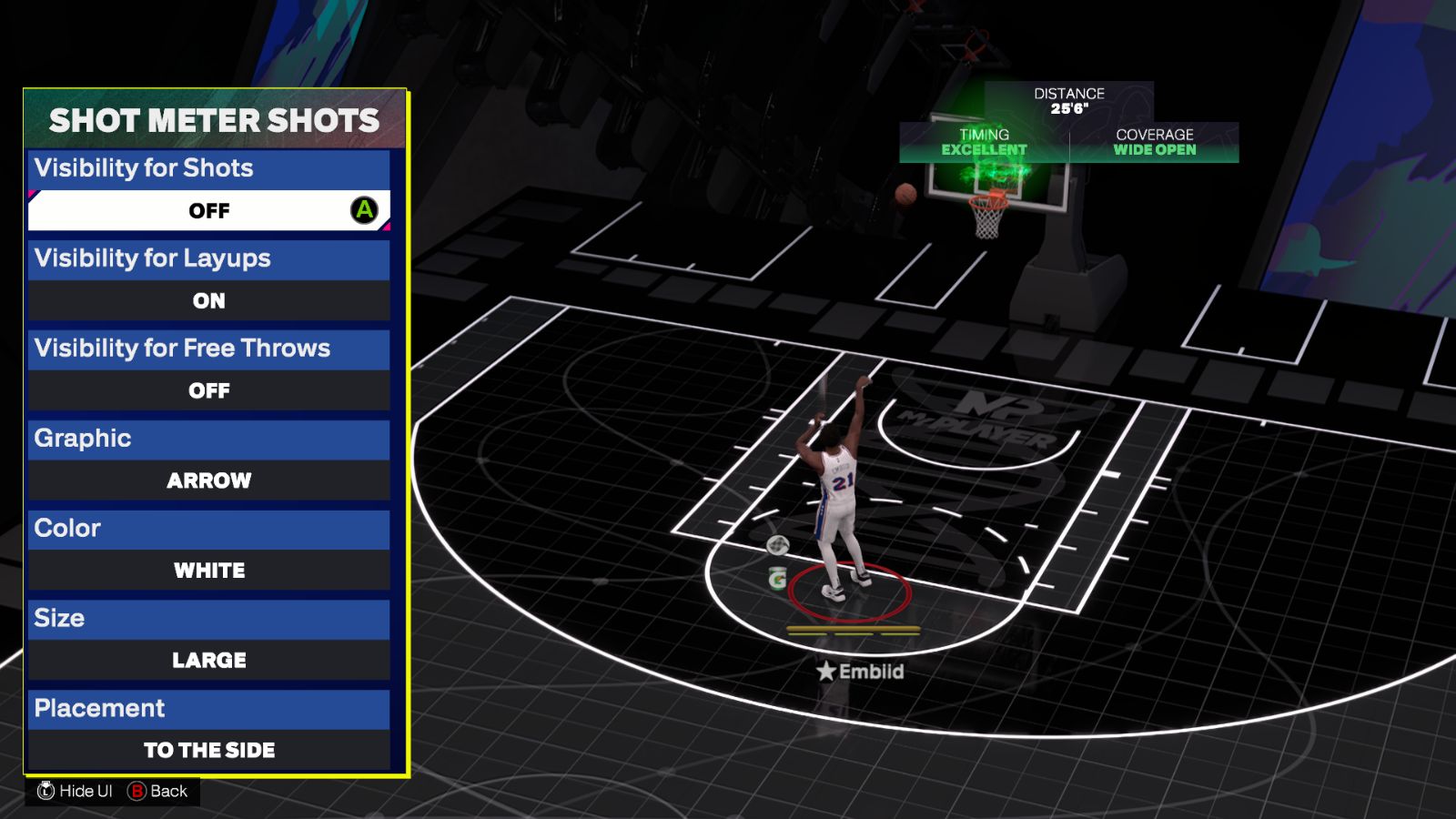The image size is (1456, 819).
Task: Open the Size LARGE selector
Action: [209, 660]
